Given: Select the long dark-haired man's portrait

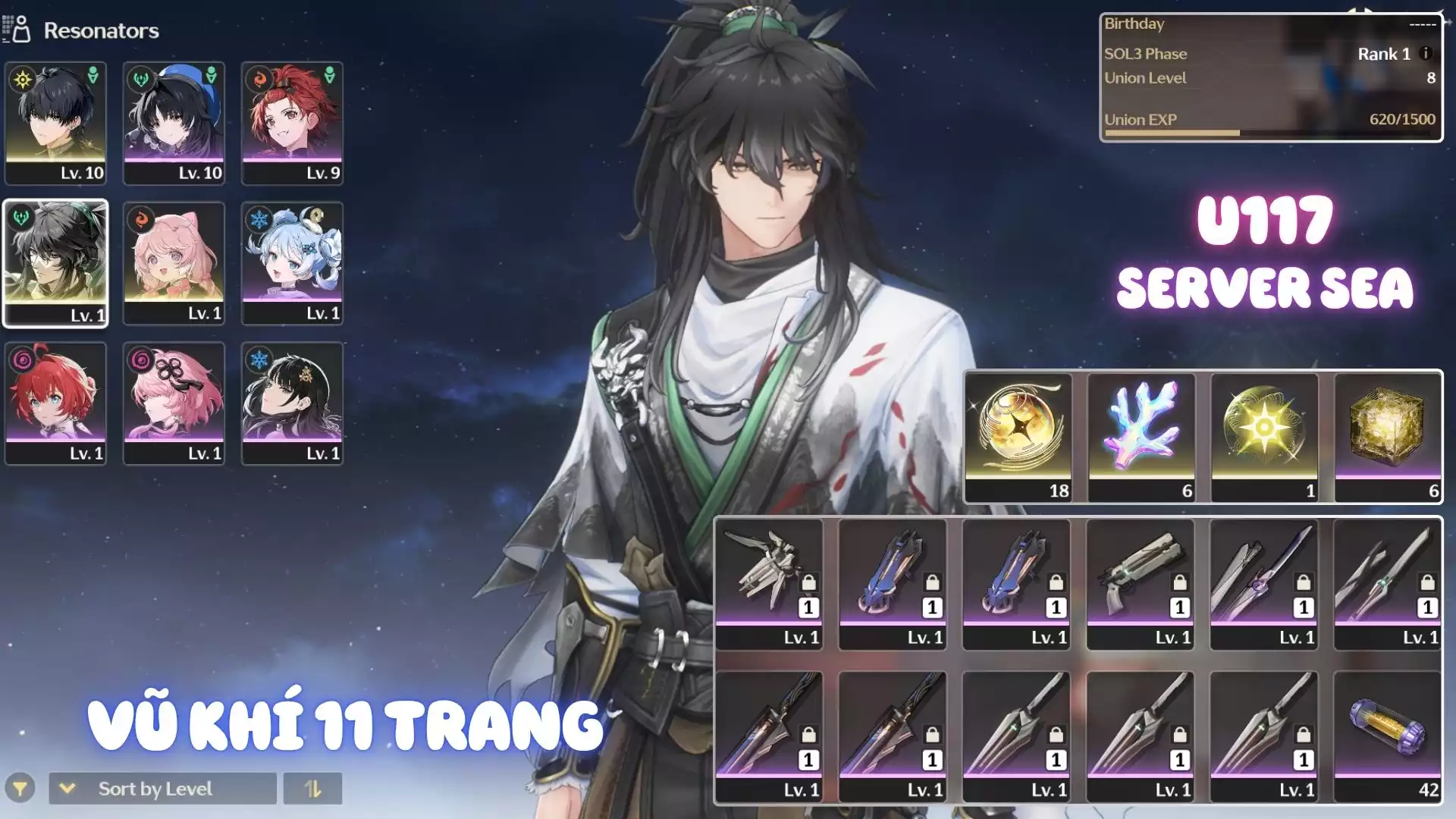Looking at the screenshot, I should tap(55, 263).
